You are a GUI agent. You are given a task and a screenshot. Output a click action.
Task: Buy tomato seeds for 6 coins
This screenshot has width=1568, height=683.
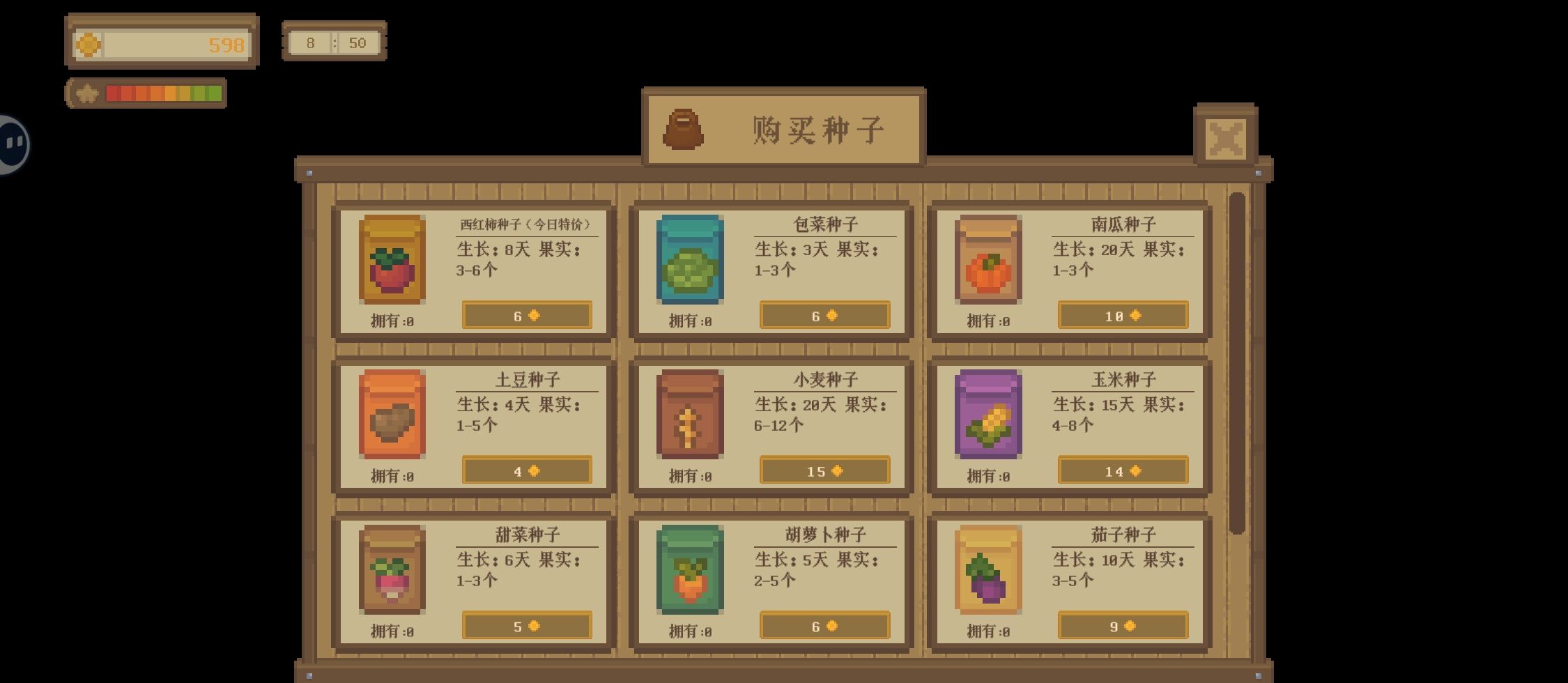(x=526, y=315)
